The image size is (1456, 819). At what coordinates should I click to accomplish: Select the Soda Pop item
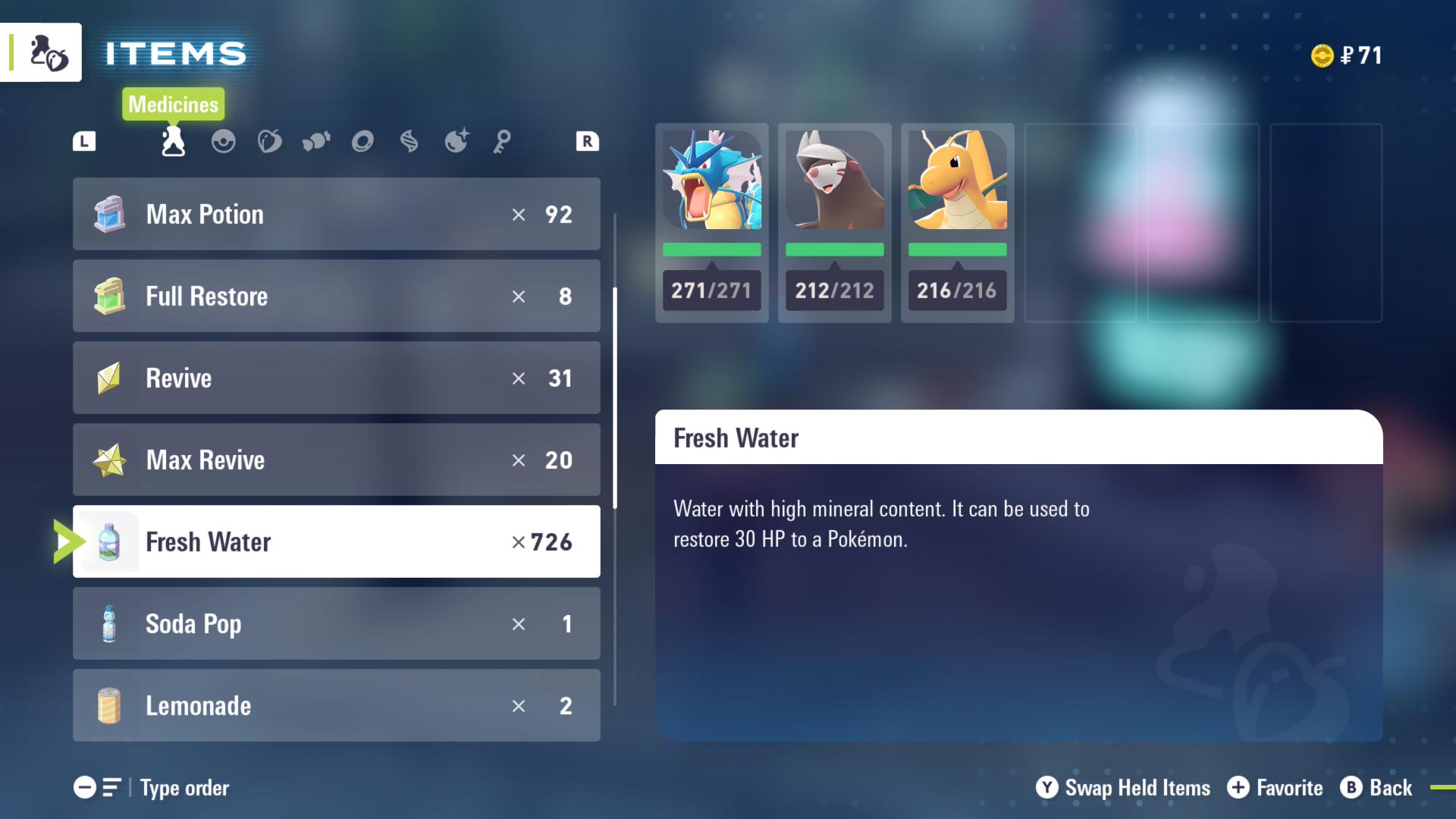(x=336, y=624)
